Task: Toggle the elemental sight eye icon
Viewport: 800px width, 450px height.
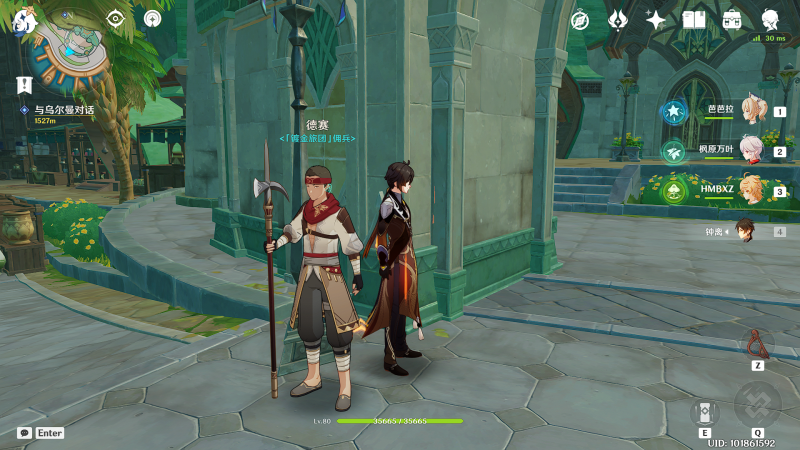Action: coord(117,19)
